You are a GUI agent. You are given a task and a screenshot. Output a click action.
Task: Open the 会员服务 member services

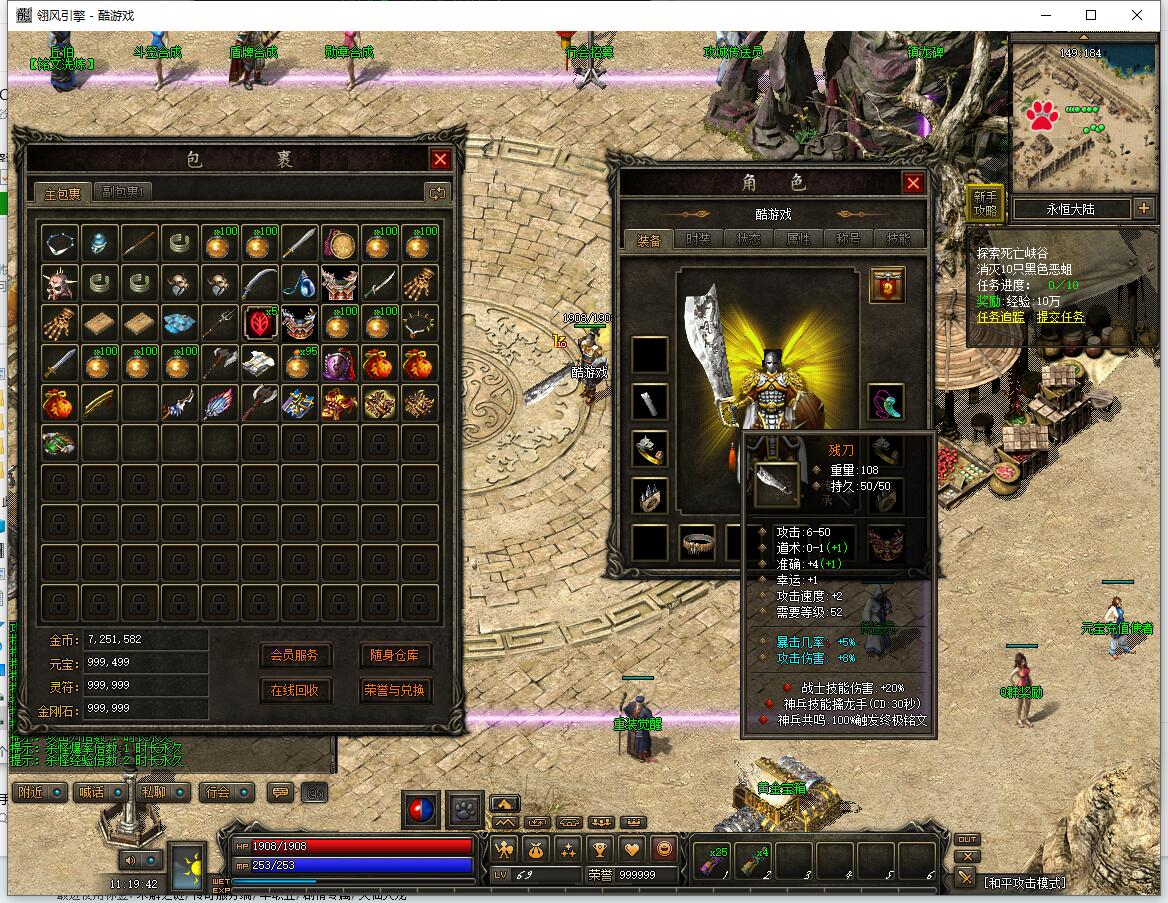[295, 655]
